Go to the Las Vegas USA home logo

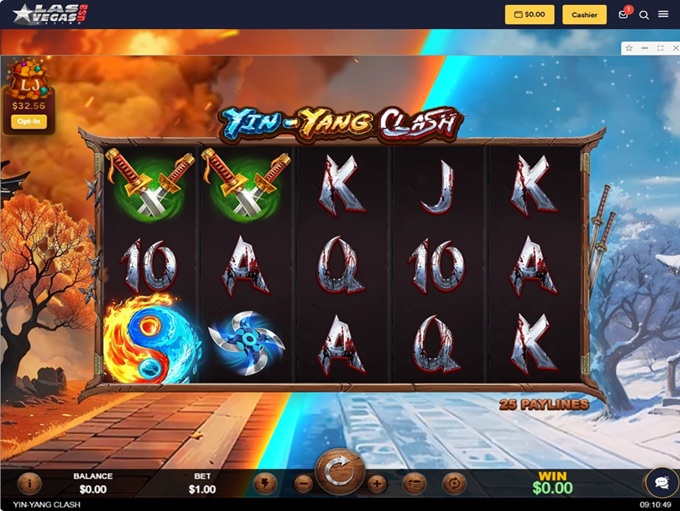pyautogui.click(x=50, y=14)
